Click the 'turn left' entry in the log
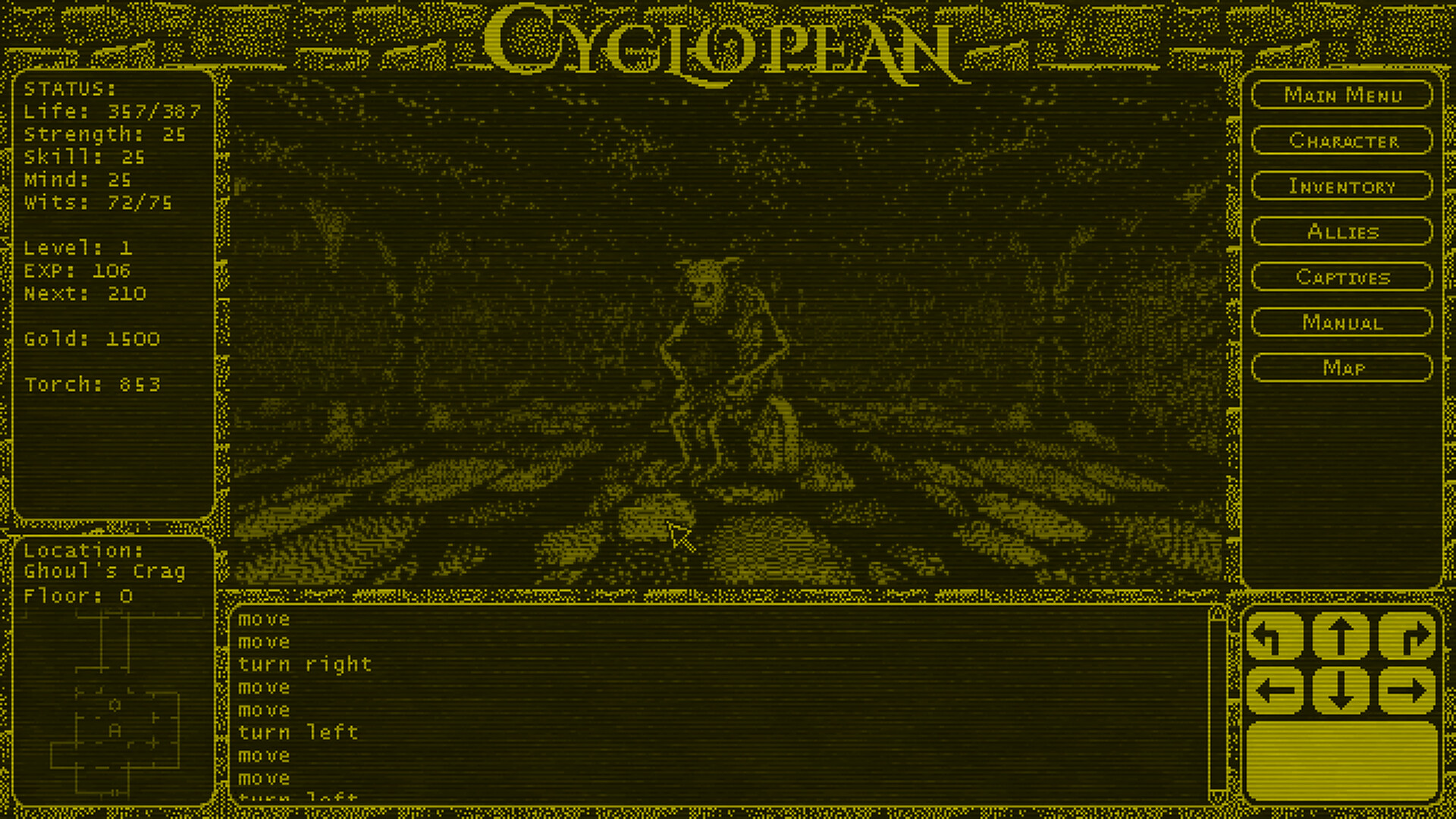Viewport: 1456px width, 819px height. 298,733
